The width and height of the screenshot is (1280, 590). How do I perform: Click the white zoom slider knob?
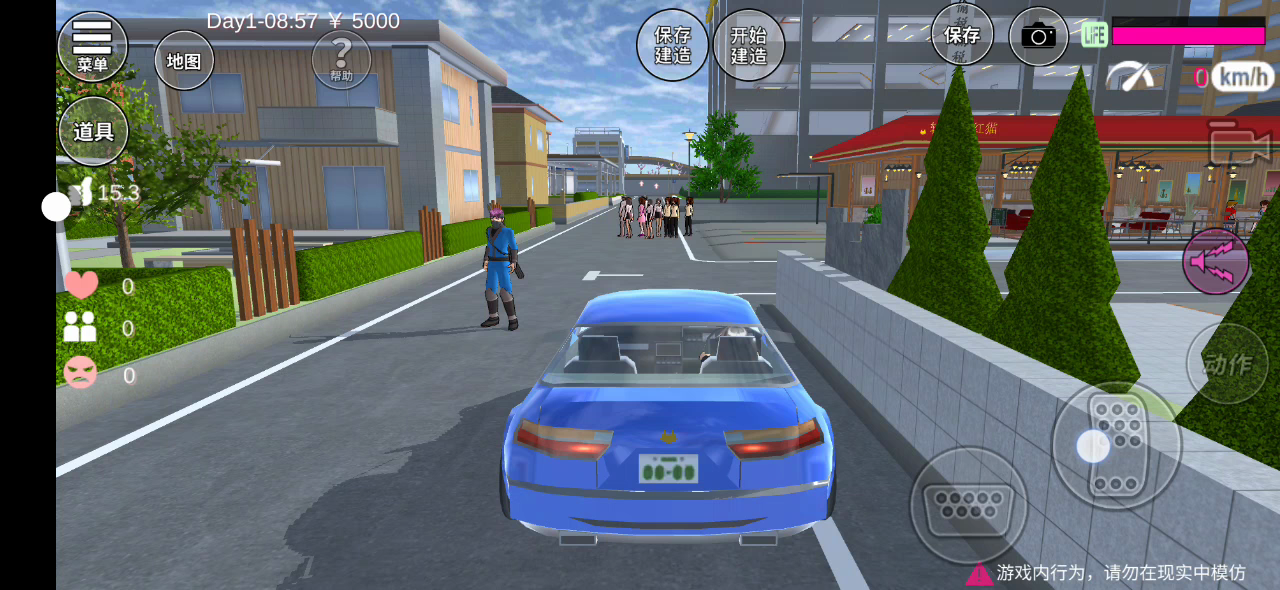56,207
